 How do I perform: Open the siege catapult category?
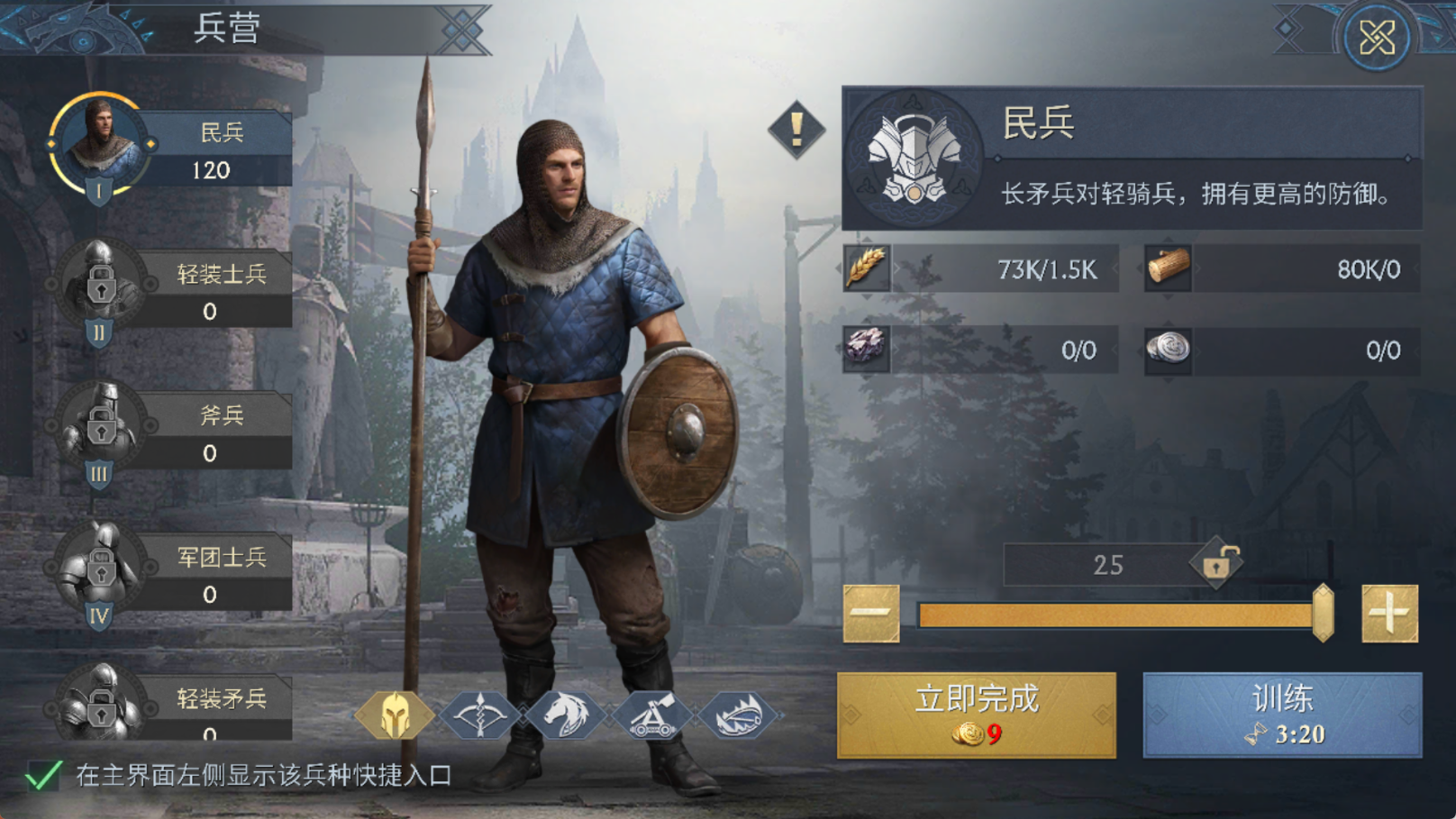tap(651, 715)
